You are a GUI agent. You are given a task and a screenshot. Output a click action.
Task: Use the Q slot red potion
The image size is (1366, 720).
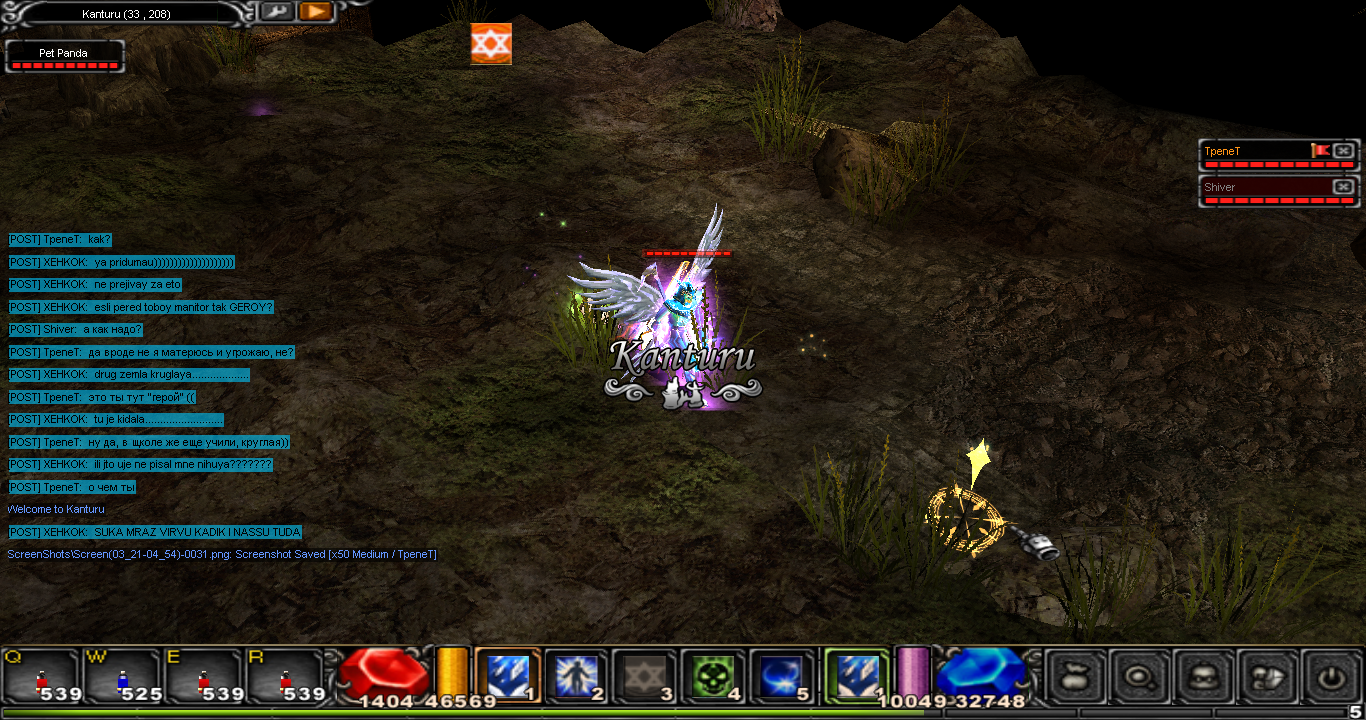(41, 675)
